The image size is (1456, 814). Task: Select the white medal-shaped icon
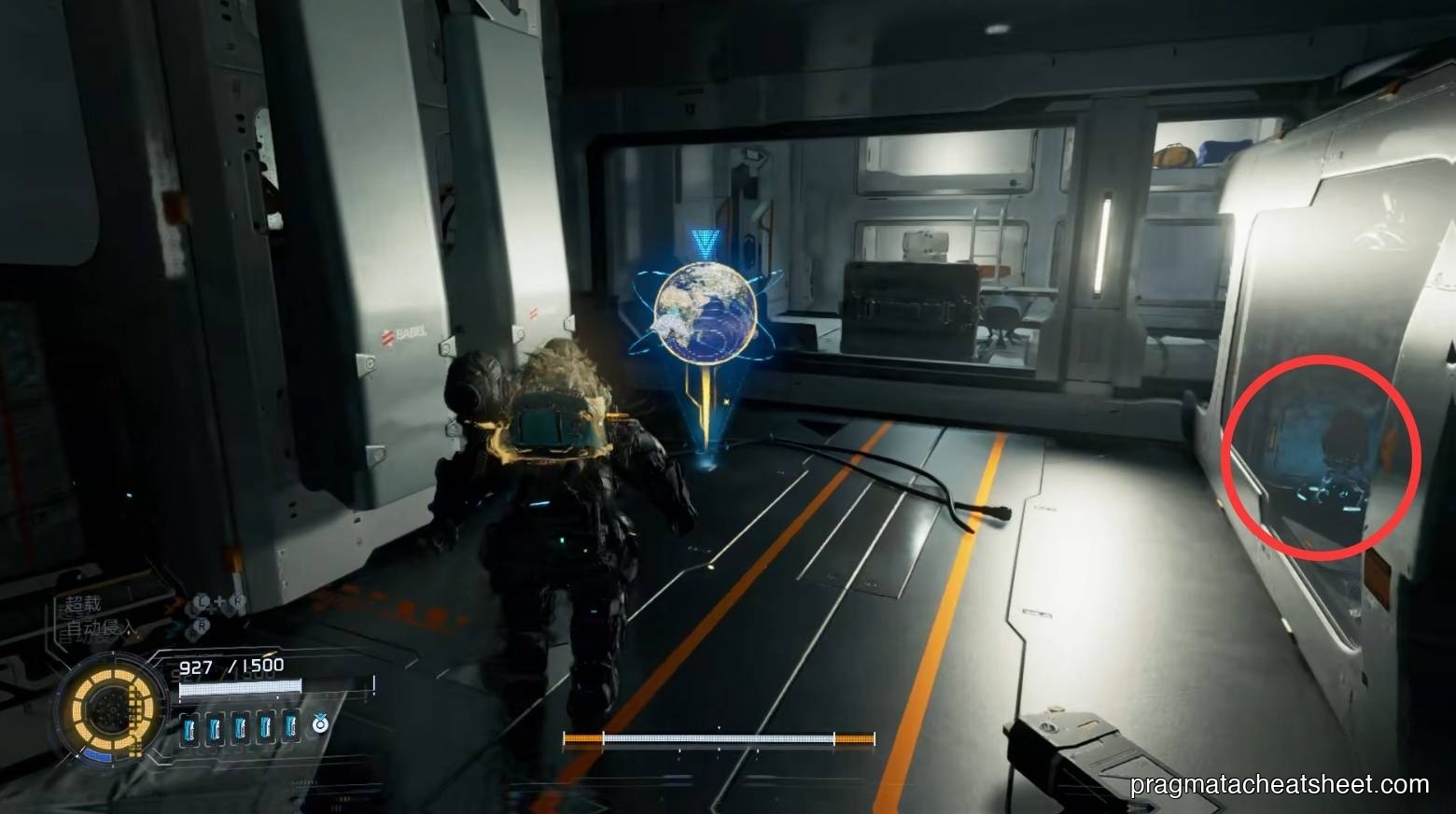[x=319, y=723]
